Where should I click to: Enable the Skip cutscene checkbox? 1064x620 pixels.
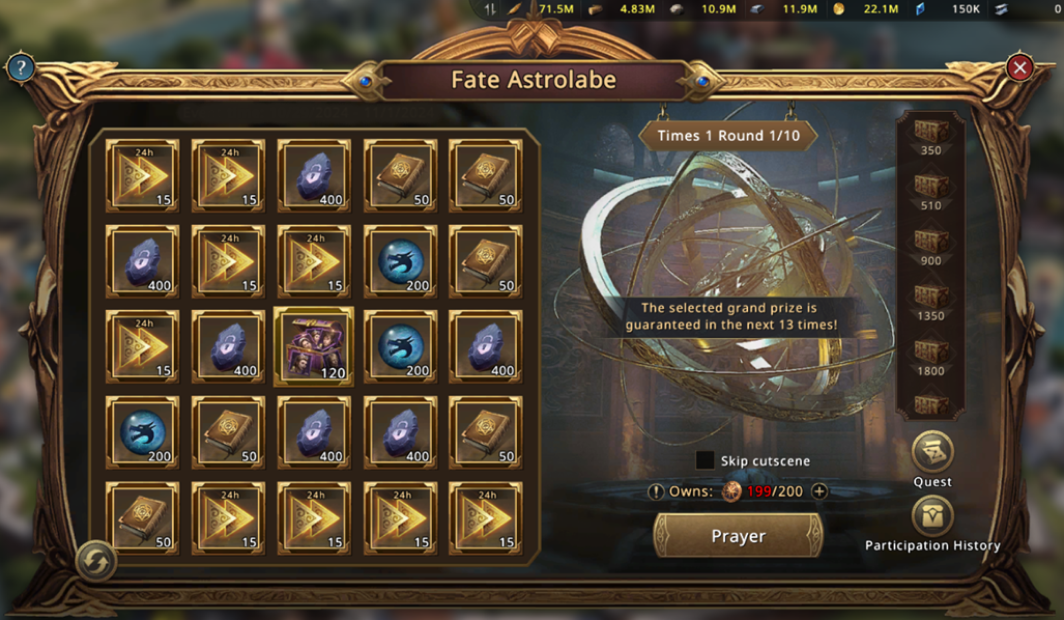705,461
